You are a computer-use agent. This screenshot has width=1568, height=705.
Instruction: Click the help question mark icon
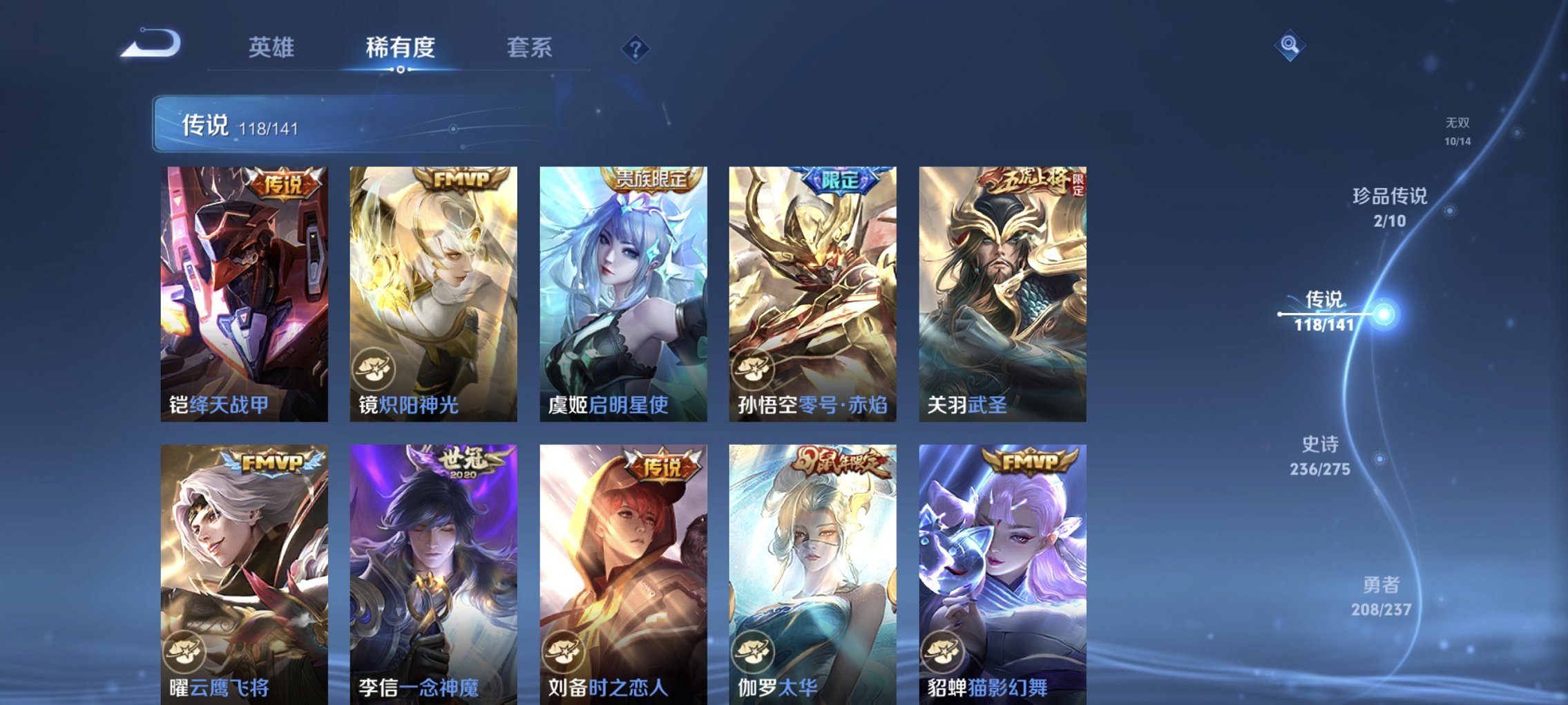(x=635, y=49)
